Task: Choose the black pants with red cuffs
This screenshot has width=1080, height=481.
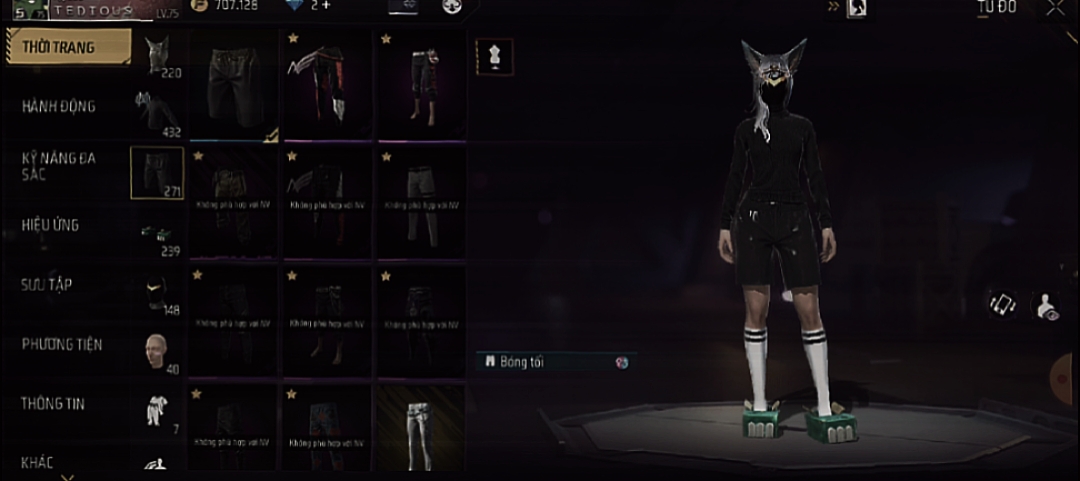Action: point(422,85)
